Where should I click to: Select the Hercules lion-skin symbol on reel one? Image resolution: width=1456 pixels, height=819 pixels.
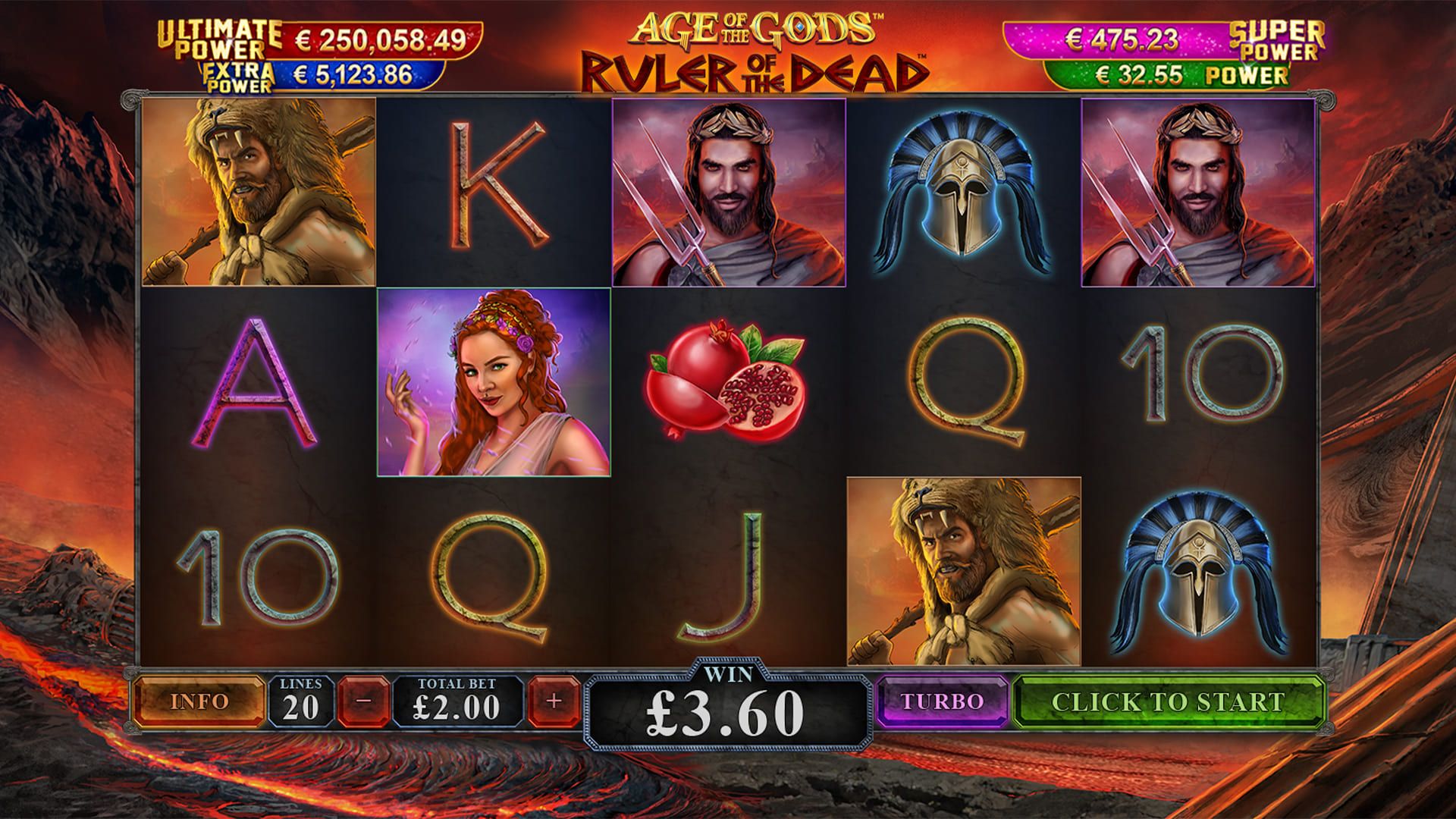tap(258, 193)
